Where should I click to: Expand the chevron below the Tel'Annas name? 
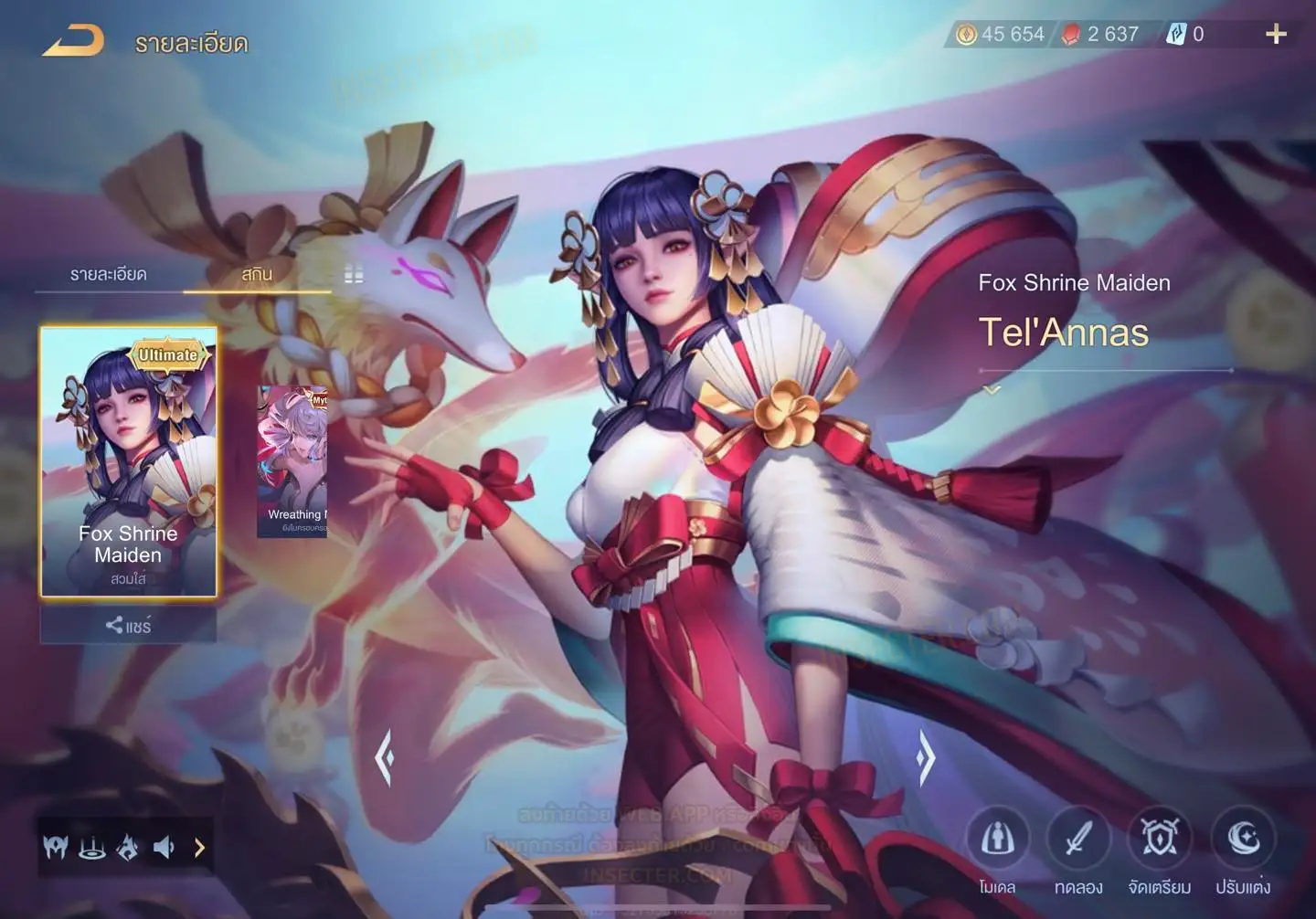tap(992, 390)
